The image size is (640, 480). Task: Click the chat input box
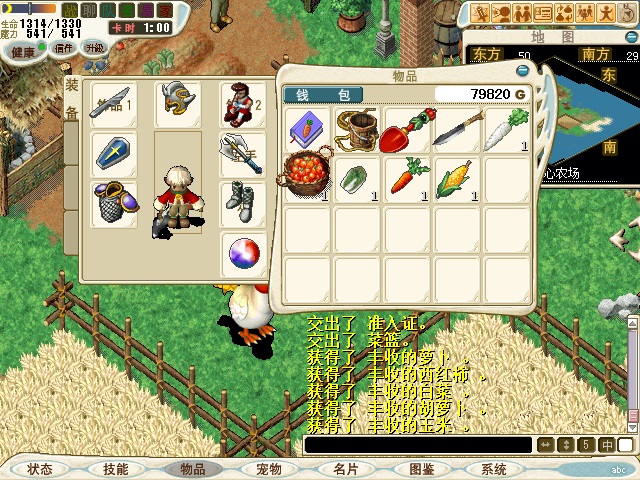pos(418,445)
